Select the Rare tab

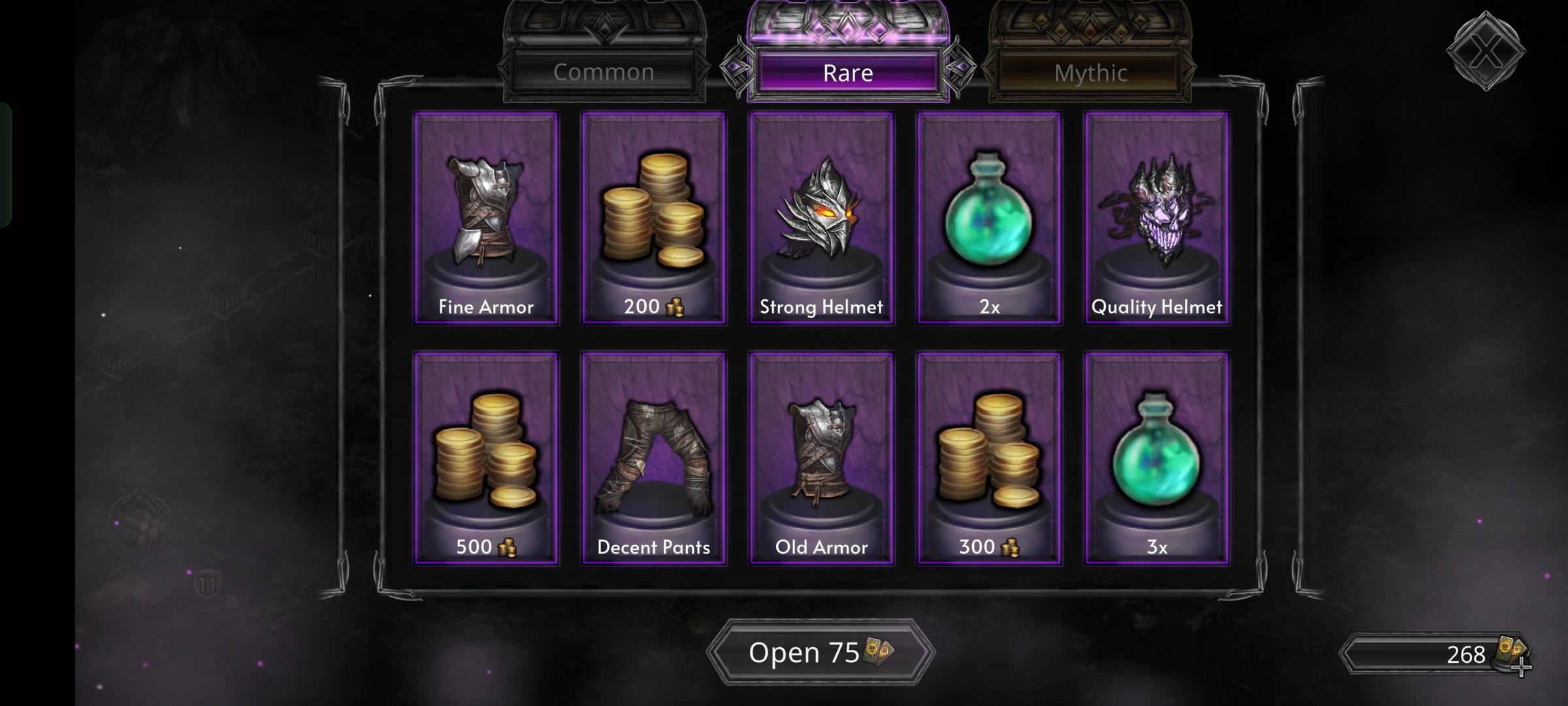(849, 72)
